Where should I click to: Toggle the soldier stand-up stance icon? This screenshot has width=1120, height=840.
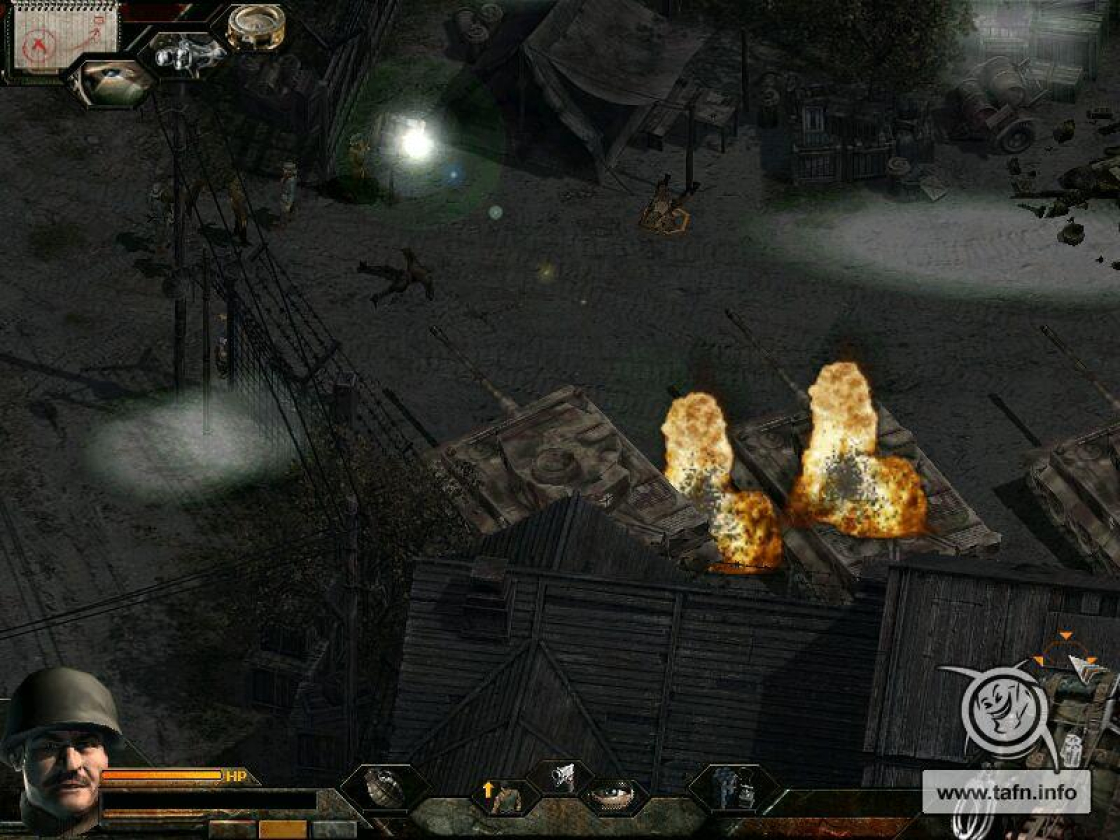click(505, 795)
